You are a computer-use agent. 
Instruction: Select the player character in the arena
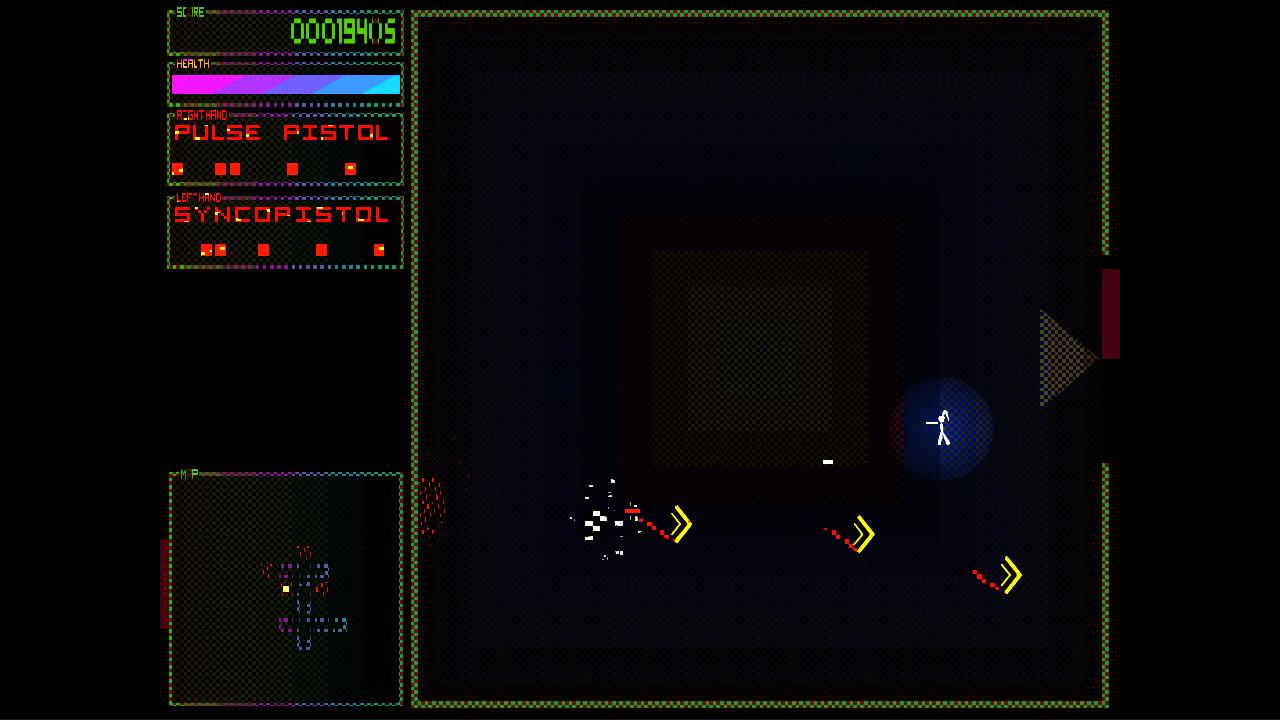pyautogui.click(x=940, y=428)
